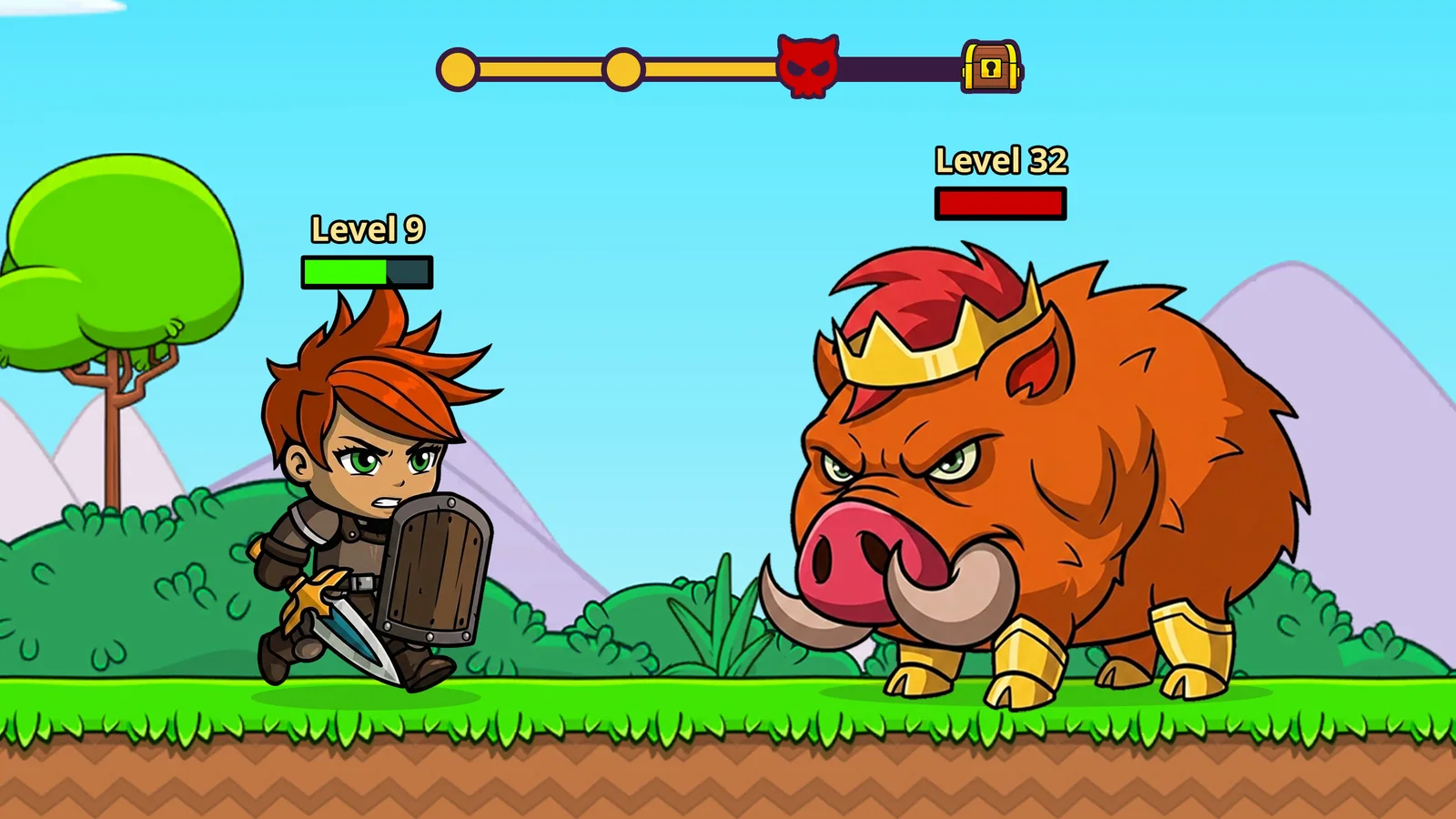The width and height of the screenshot is (1456, 819).
Task: Click the Level 9 label above the hero
Action: point(365,229)
